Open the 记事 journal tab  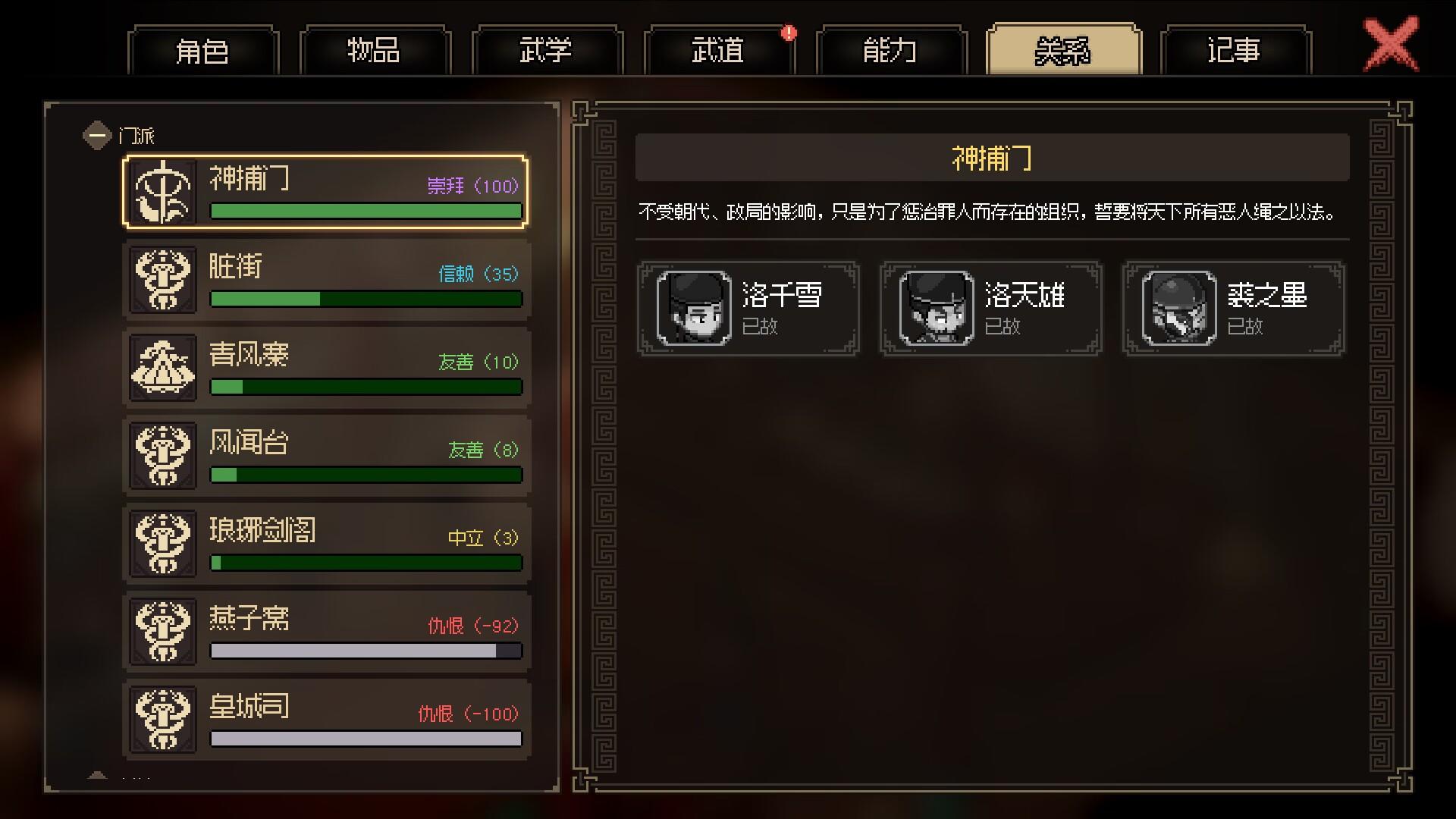[x=1235, y=52]
